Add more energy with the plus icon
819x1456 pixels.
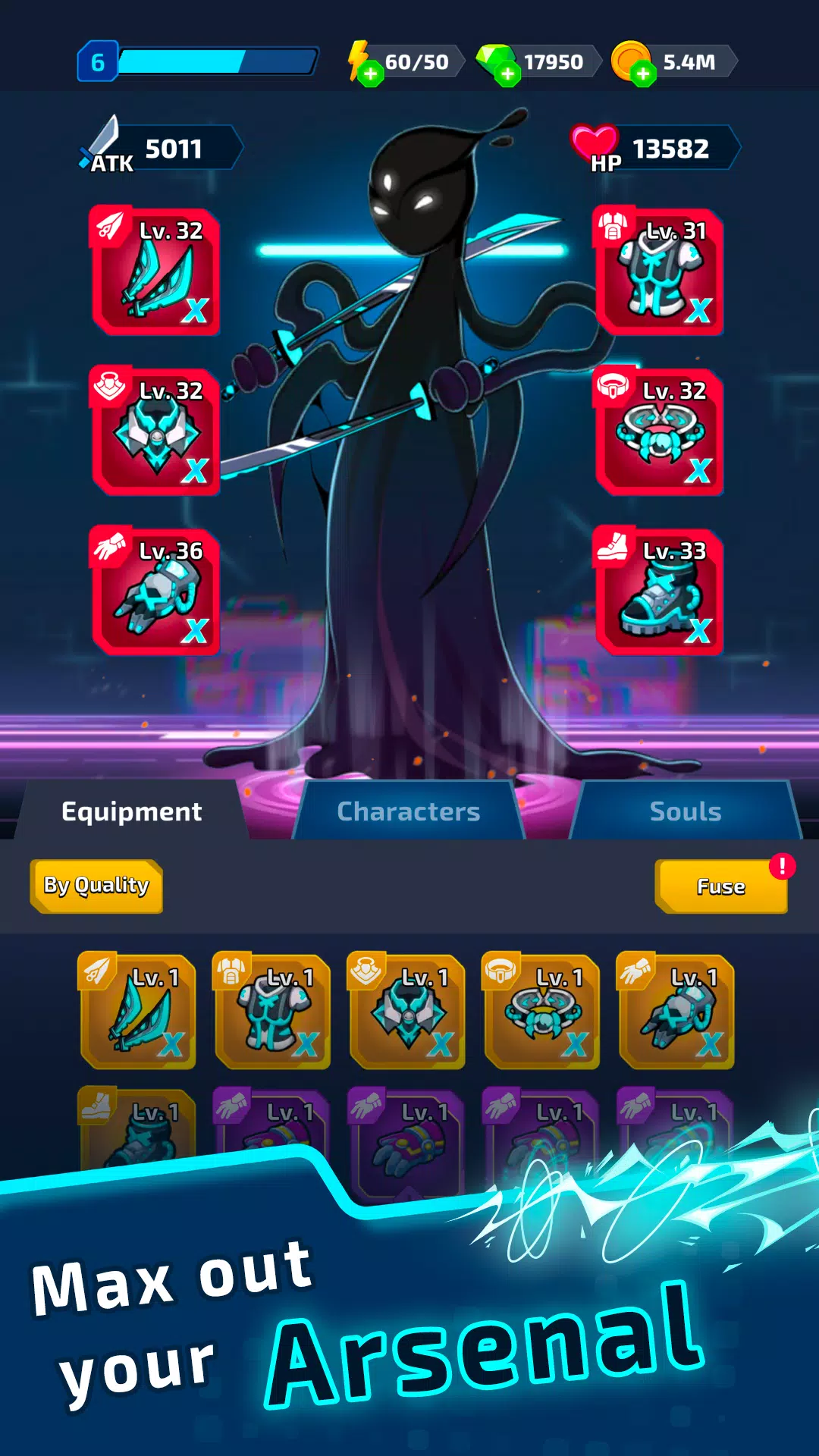(x=370, y=74)
